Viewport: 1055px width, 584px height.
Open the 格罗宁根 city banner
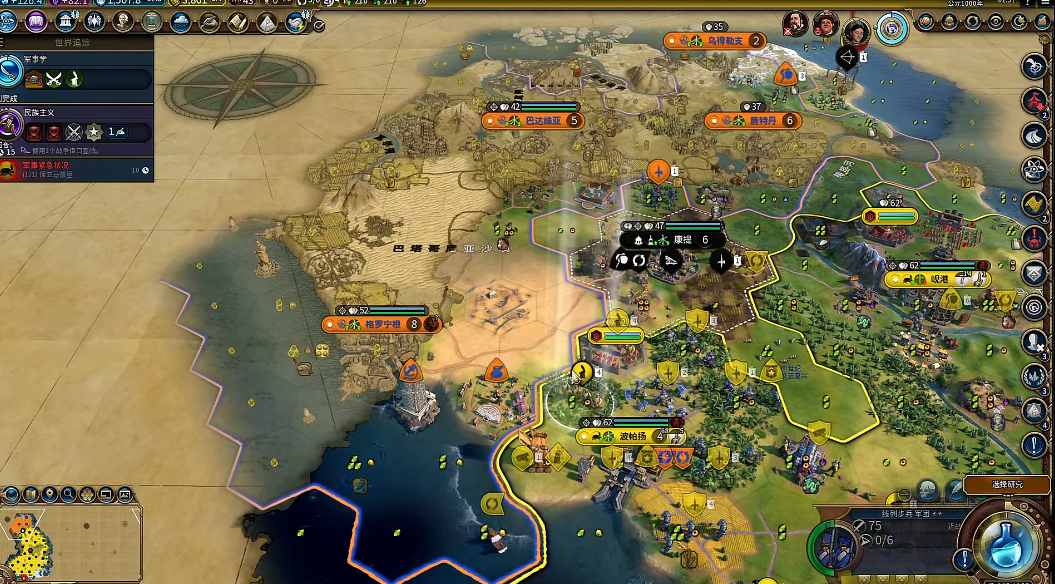coord(382,324)
